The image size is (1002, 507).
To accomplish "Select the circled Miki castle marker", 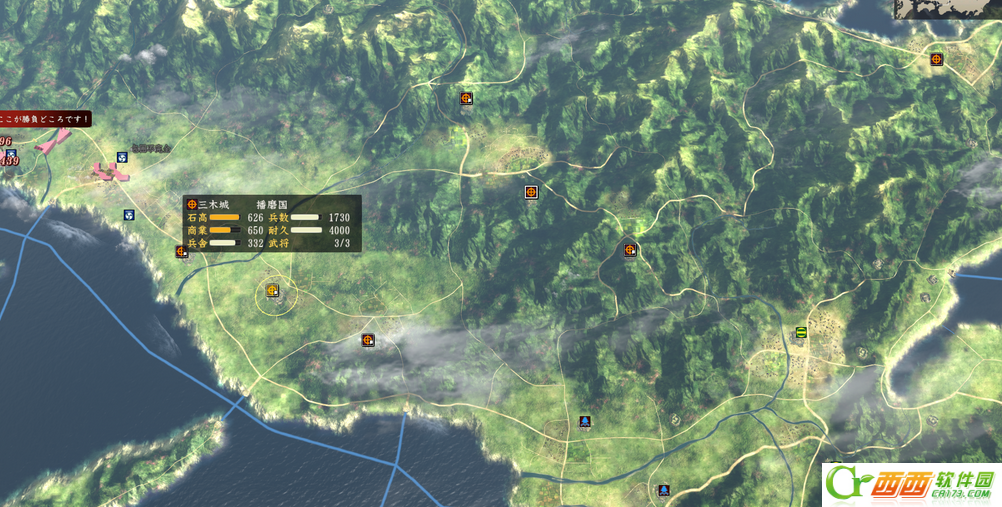I will (271, 292).
